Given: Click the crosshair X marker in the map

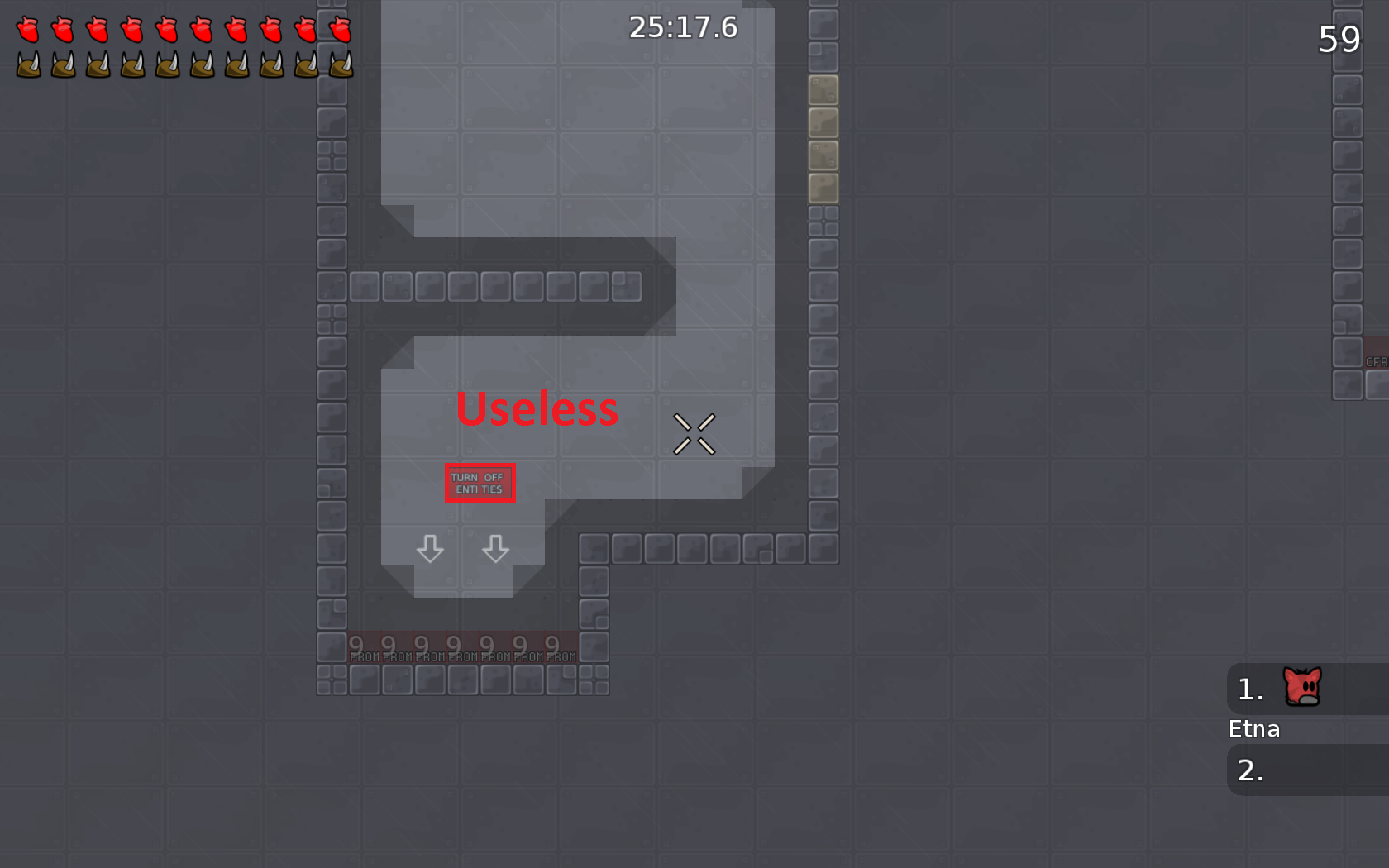Looking at the screenshot, I should 695,433.
